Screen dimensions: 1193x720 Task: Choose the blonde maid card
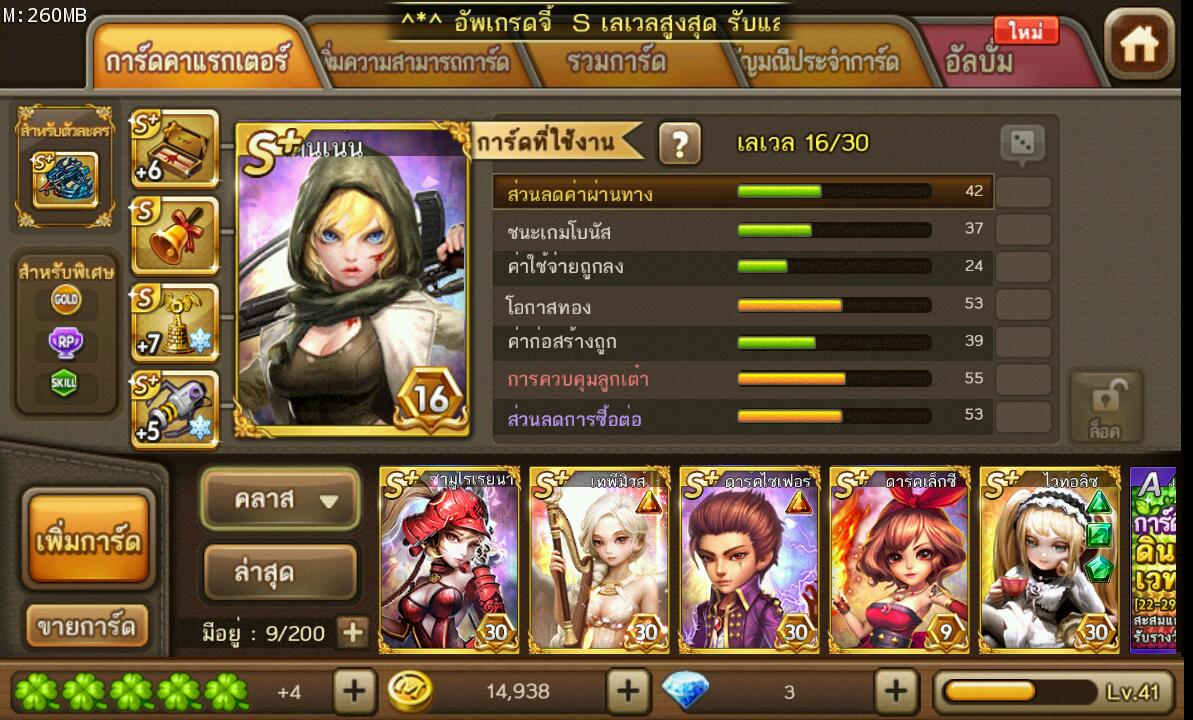coord(1049,560)
